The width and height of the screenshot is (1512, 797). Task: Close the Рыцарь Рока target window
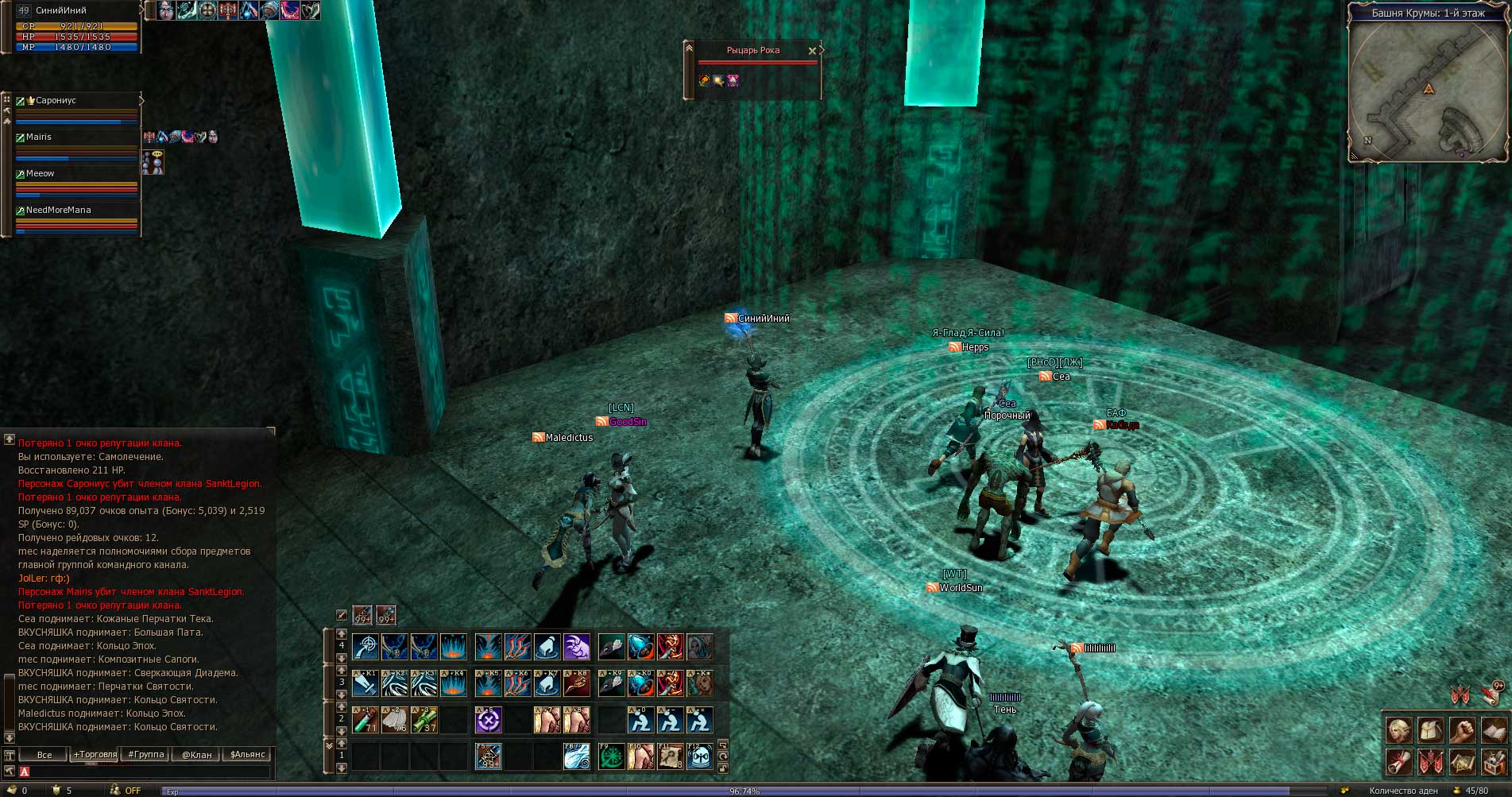pos(812,51)
